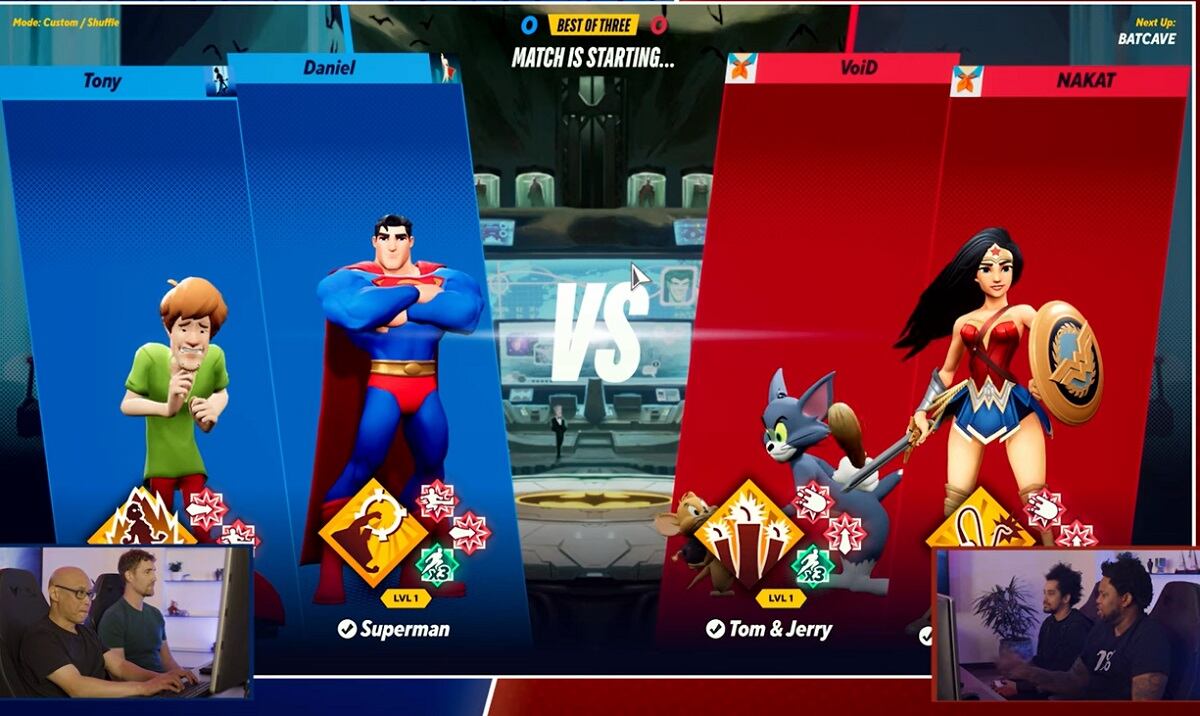The height and width of the screenshot is (716, 1200).
Task: Select the blue team's webcam overlay
Action: point(126,621)
